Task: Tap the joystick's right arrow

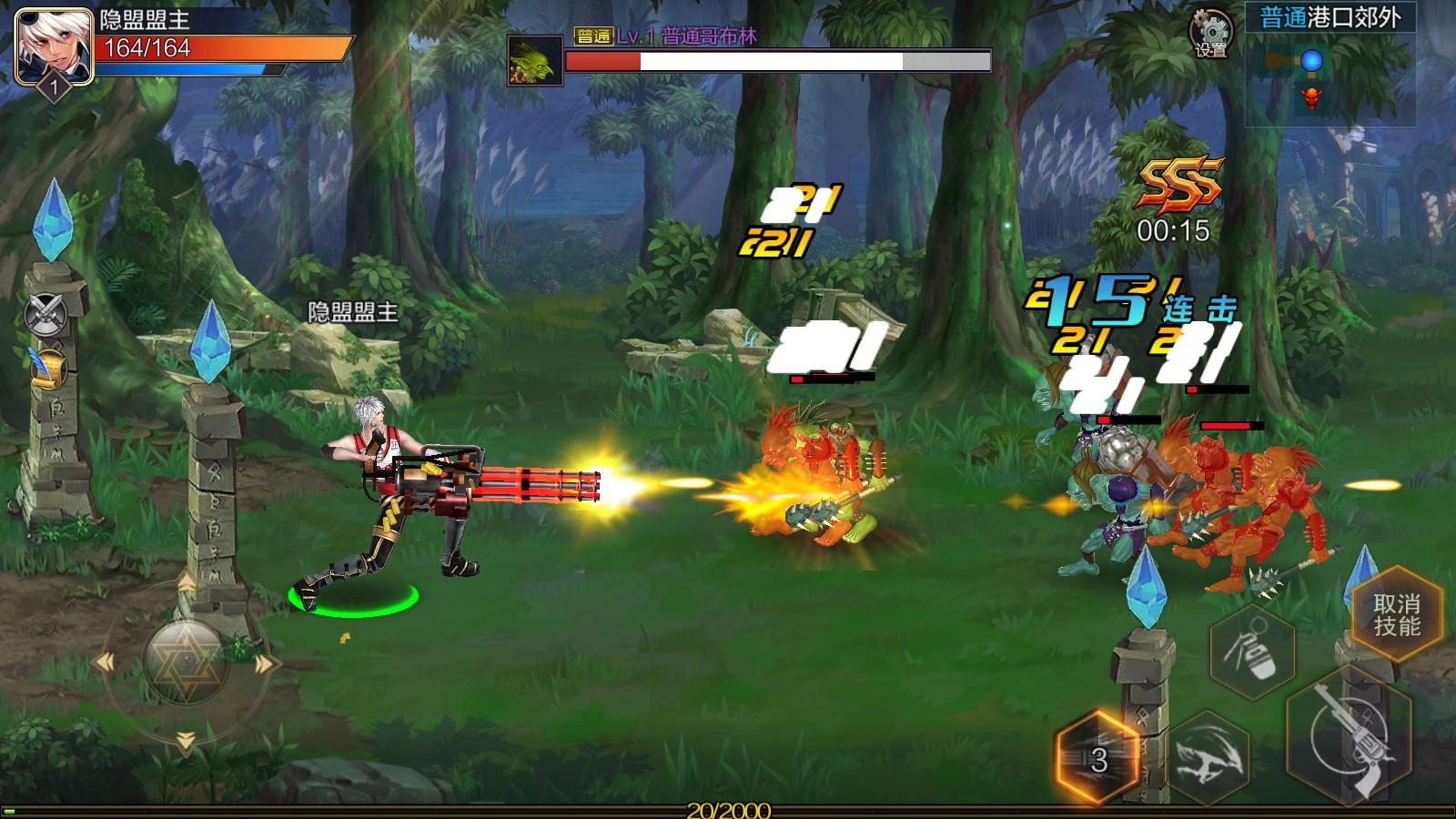Action: [263, 664]
